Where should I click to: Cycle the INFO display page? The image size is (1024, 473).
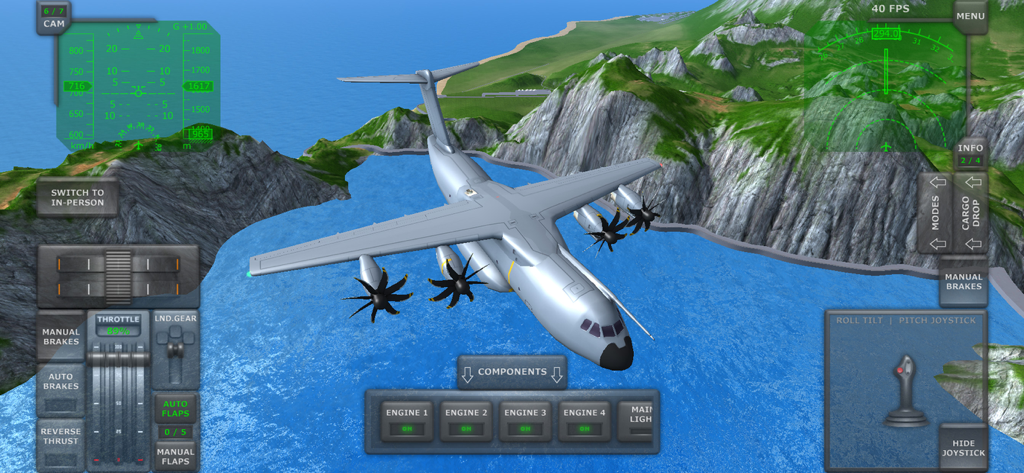pyautogui.click(x=971, y=153)
